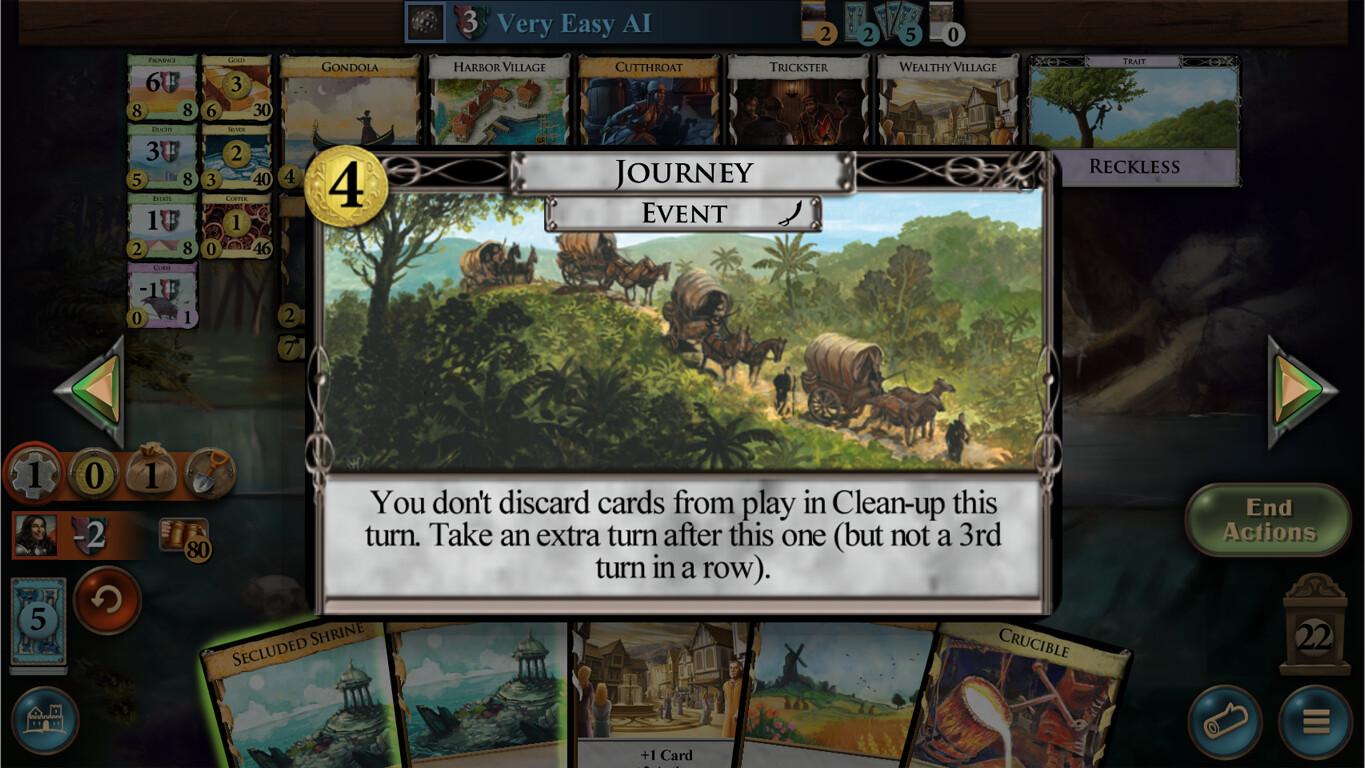The image size is (1365, 768).
Task: Click the red undo arrow
Action: tap(107, 604)
